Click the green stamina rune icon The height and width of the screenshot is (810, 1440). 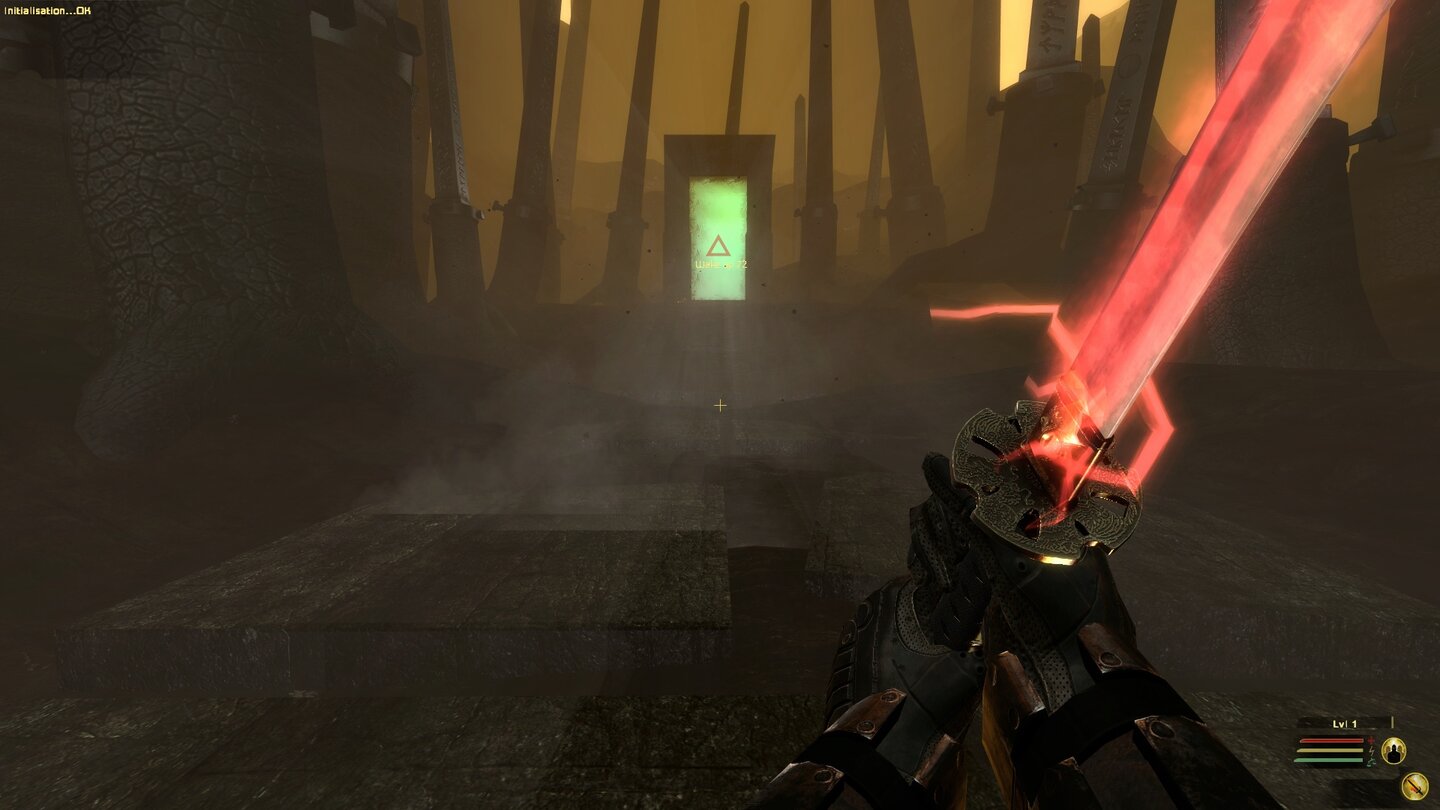pyautogui.click(x=1369, y=761)
